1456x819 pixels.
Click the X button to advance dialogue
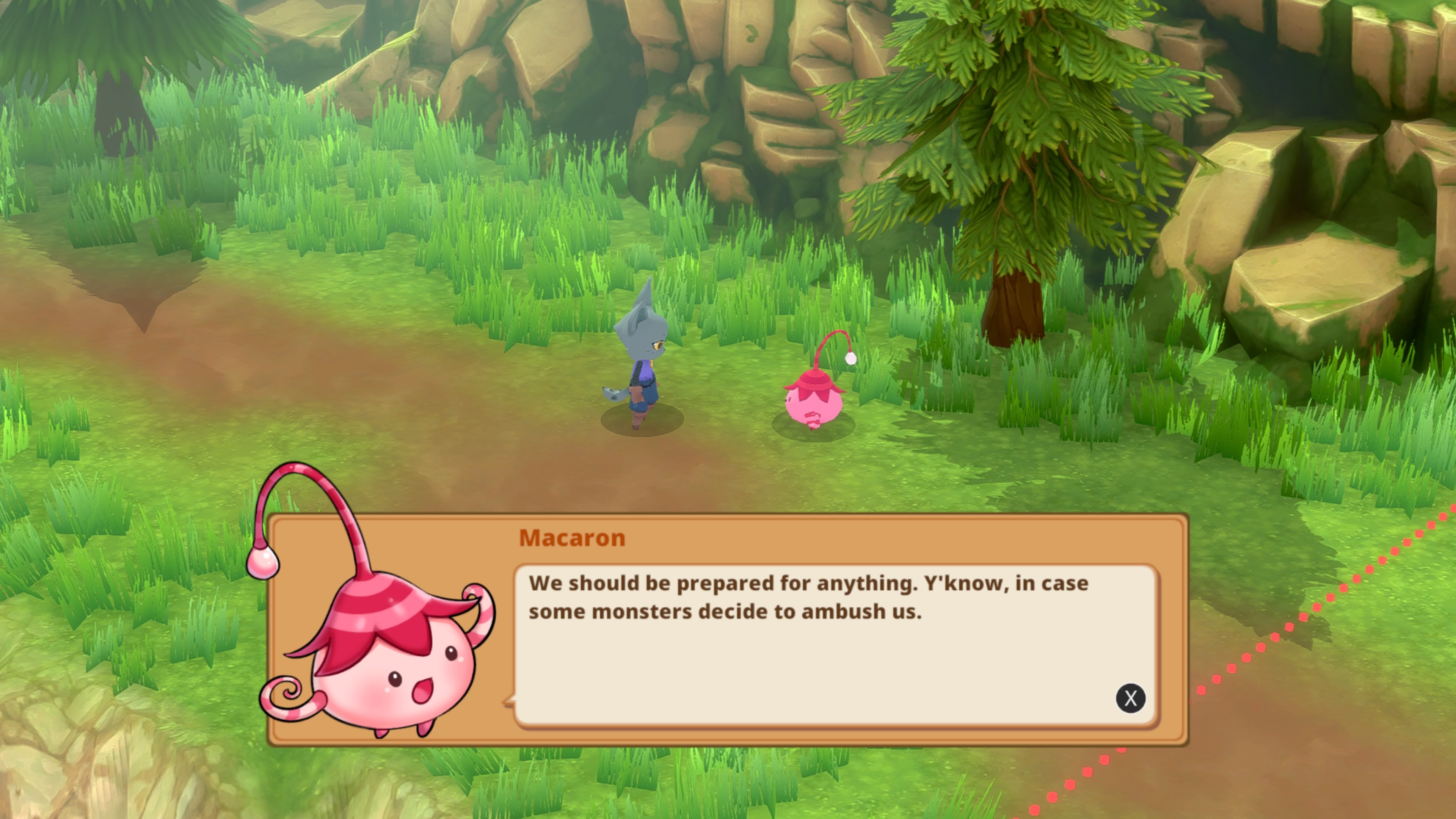[1130, 698]
